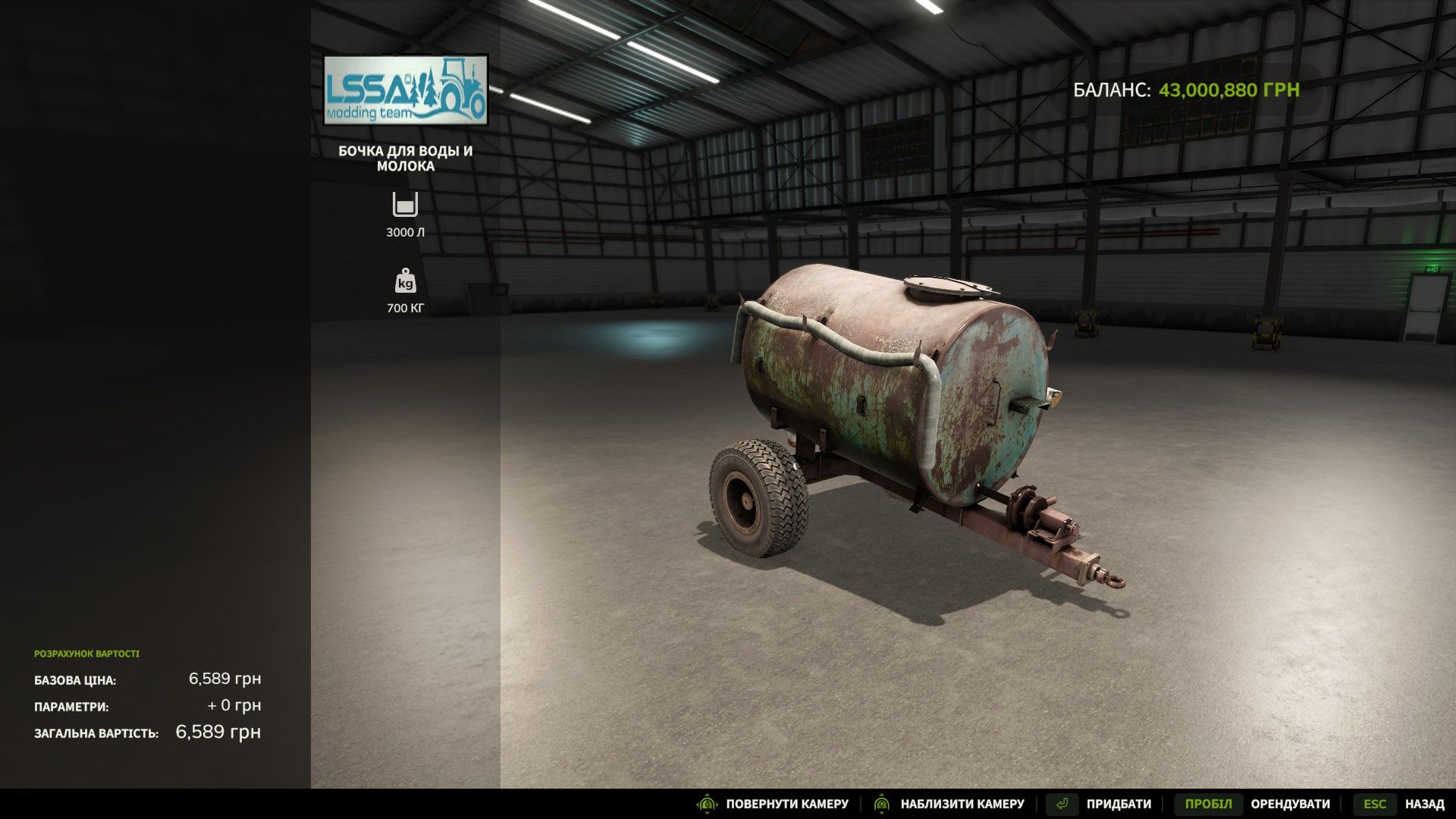The image size is (1456, 819).
Task: Click the LSSA modding team logo
Action: click(x=406, y=89)
